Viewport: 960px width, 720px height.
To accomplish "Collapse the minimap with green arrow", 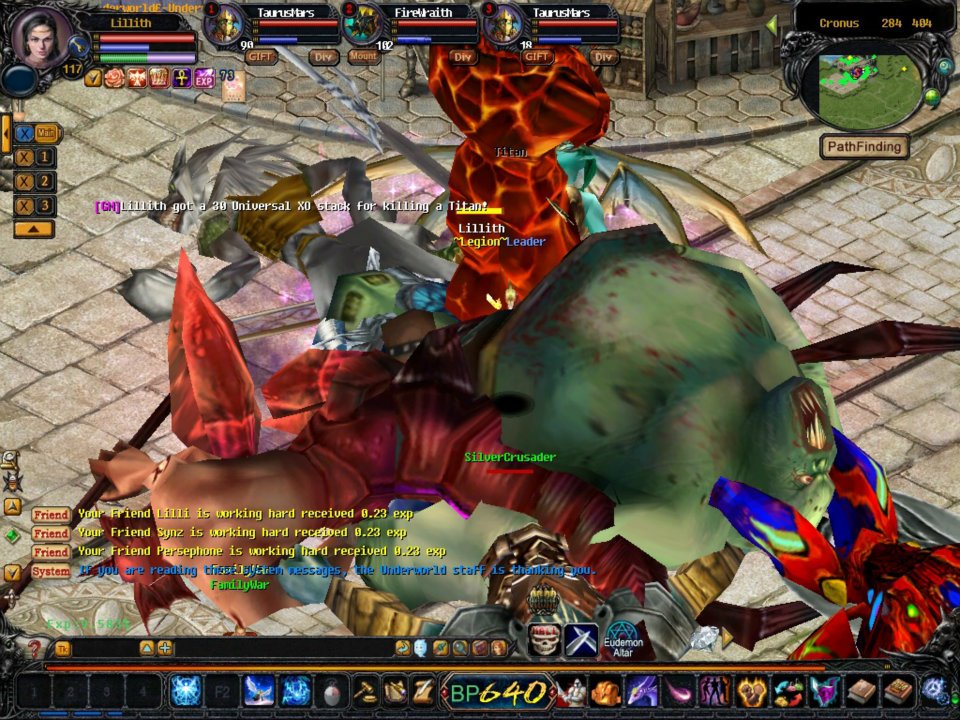I will click(771, 24).
